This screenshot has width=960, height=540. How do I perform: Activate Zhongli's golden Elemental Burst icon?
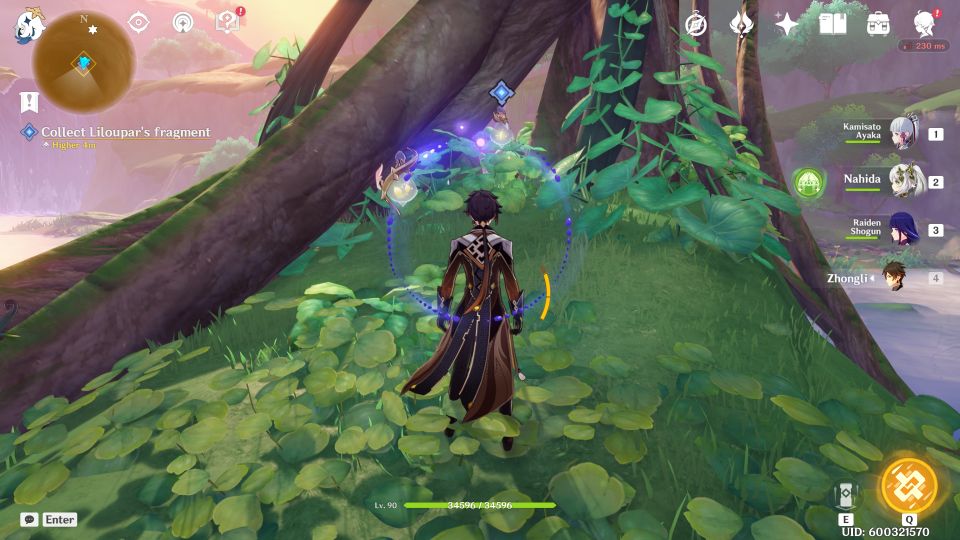point(908,487)
